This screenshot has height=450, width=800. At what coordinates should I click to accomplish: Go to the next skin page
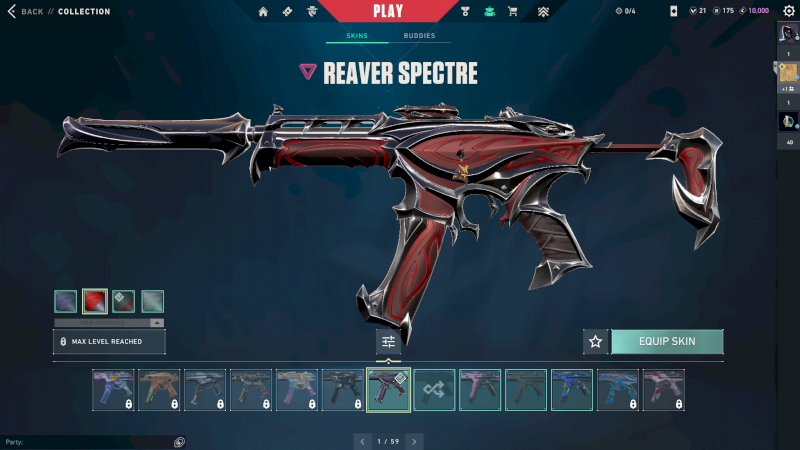tap(414, 441)
